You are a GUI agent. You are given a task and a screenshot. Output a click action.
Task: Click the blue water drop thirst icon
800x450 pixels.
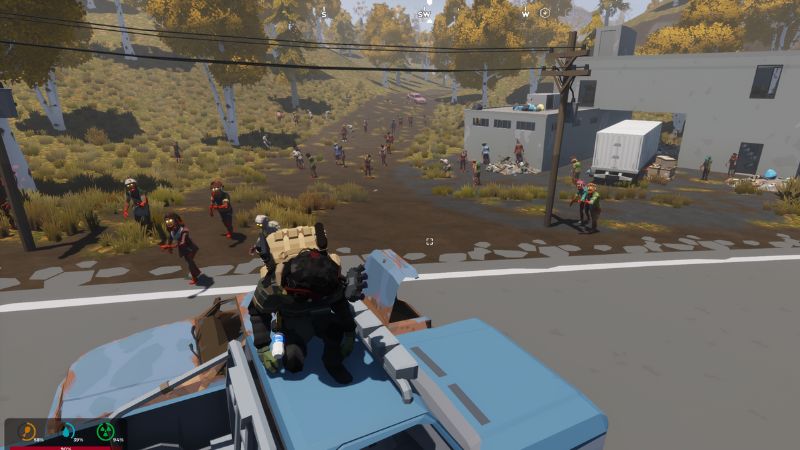click(x=67, y=431)
